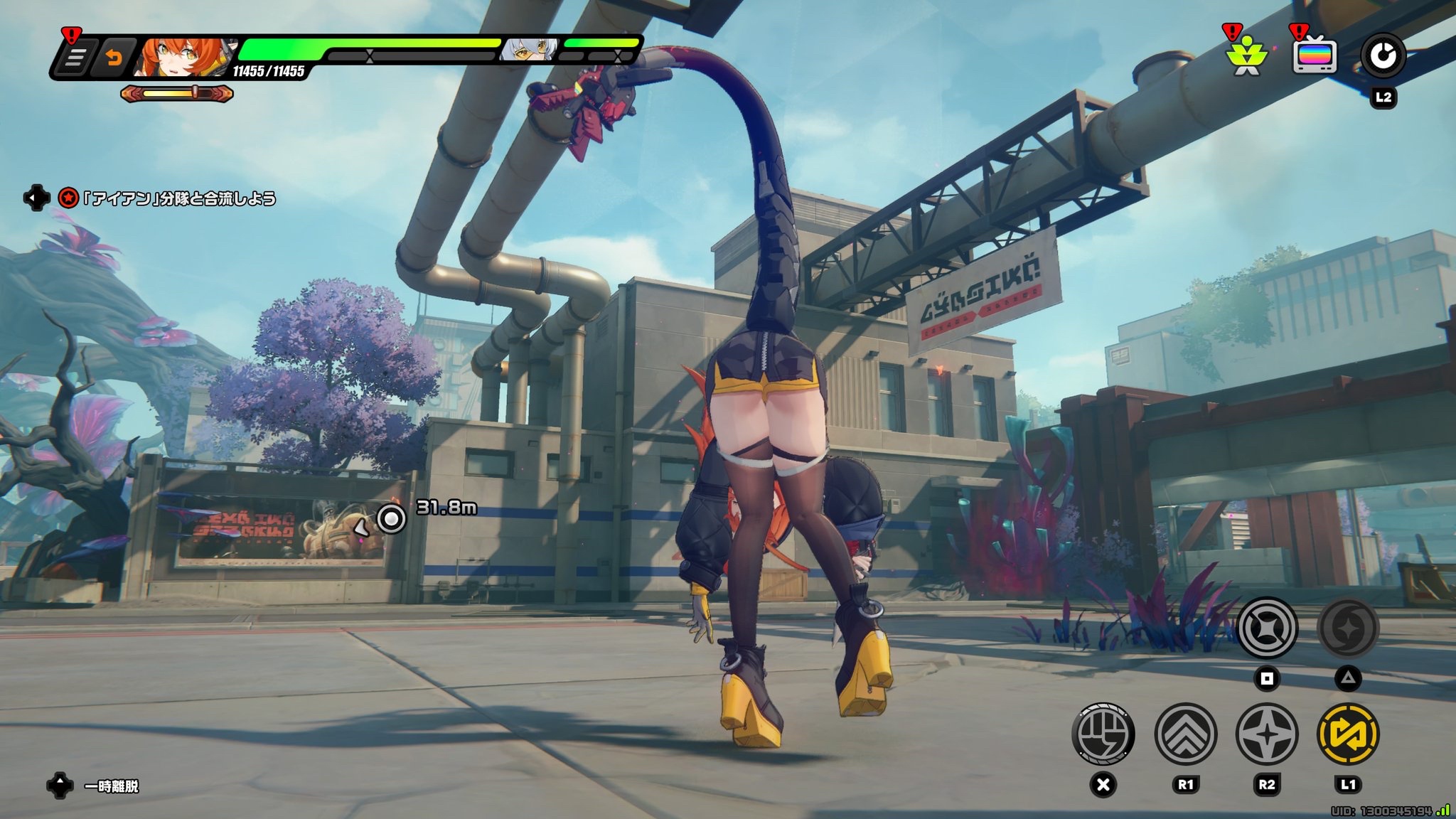
Task: Use the dimmed swirl ultimate icon
Action: click(1348, 628)
